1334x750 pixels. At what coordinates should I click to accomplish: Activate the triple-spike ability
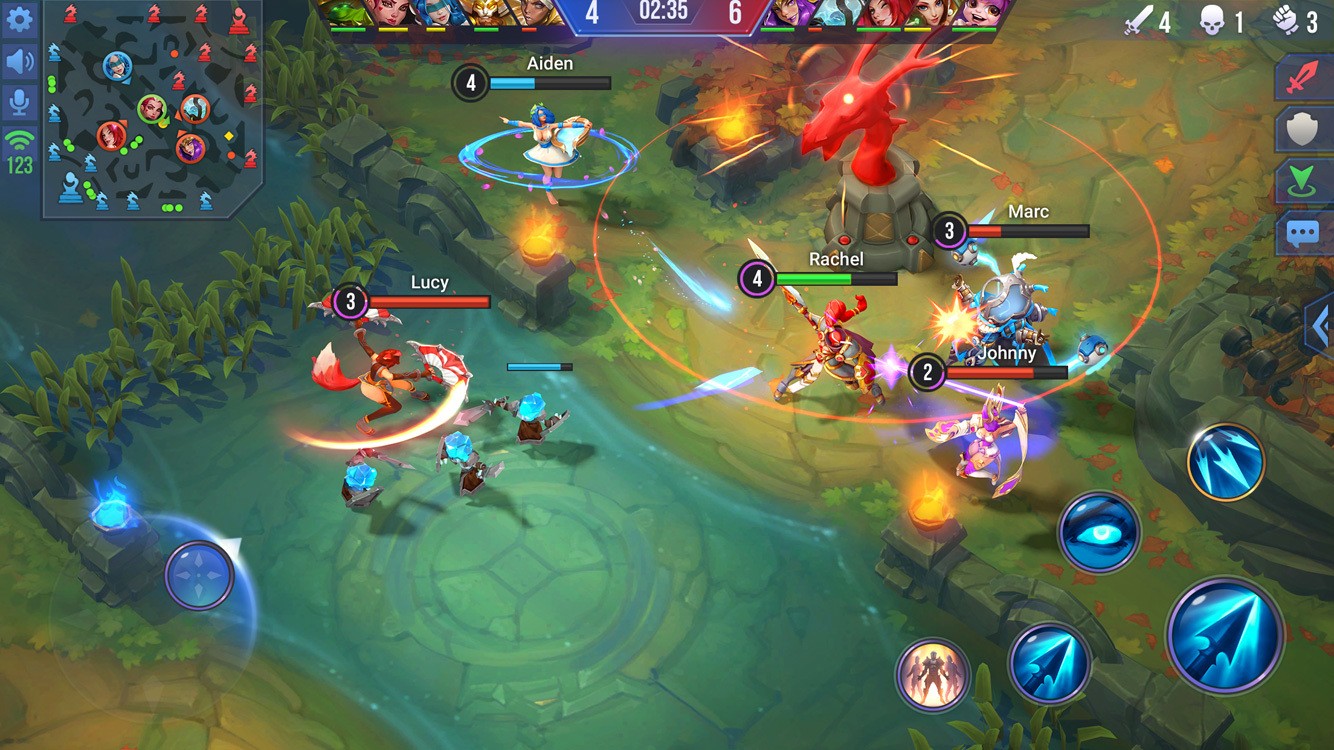point(1226,462)
